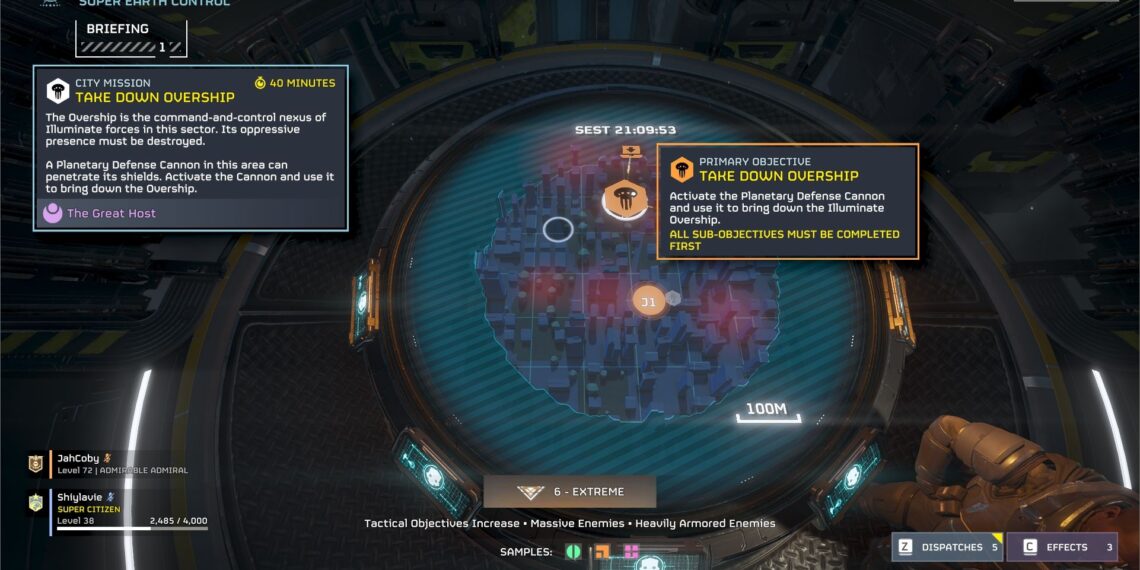Screen dimensions: 1140x570
Task: Select the J1 player marker on map
Action: tap(648, 301)
